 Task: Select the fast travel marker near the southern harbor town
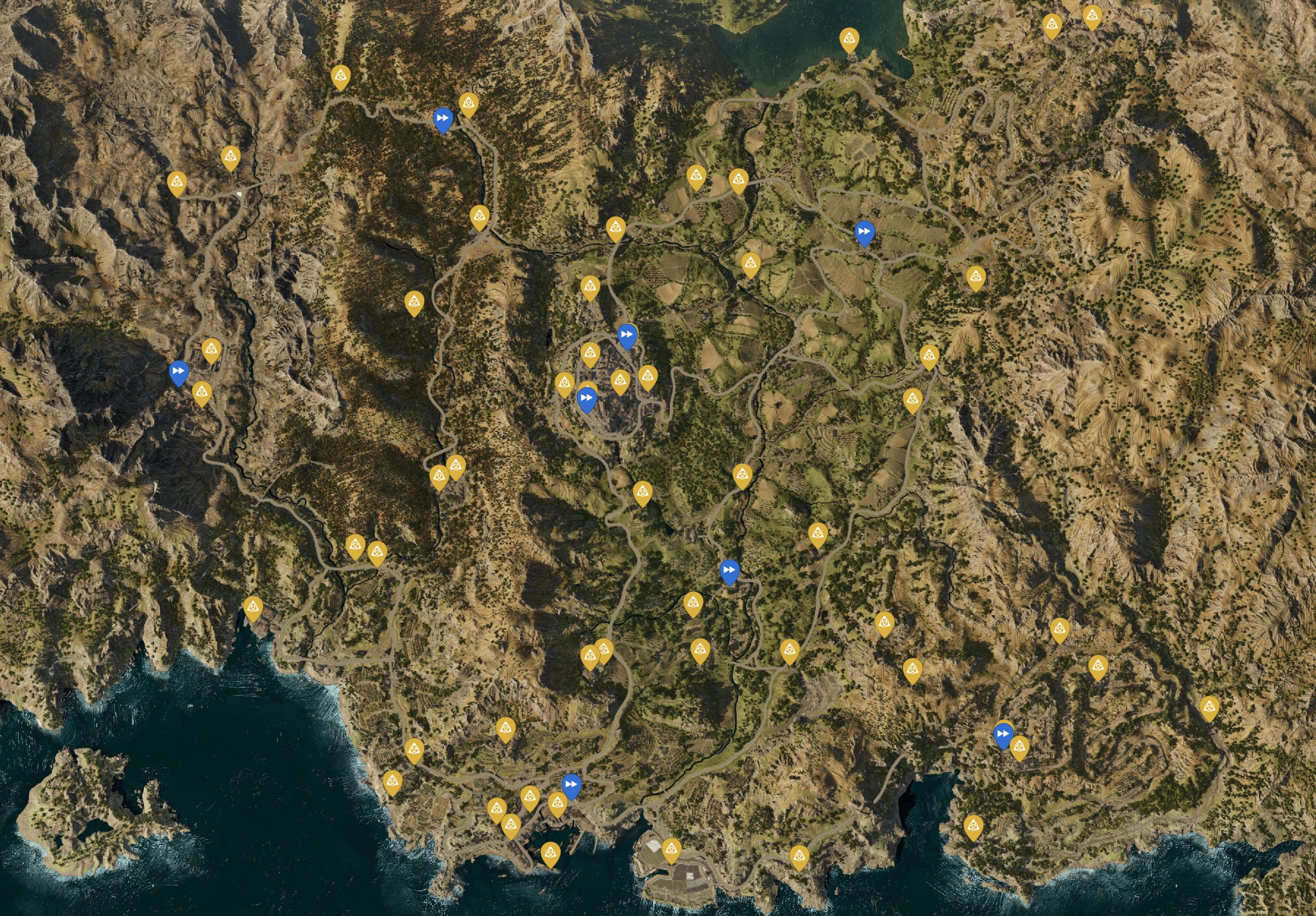tap(570, 782)
